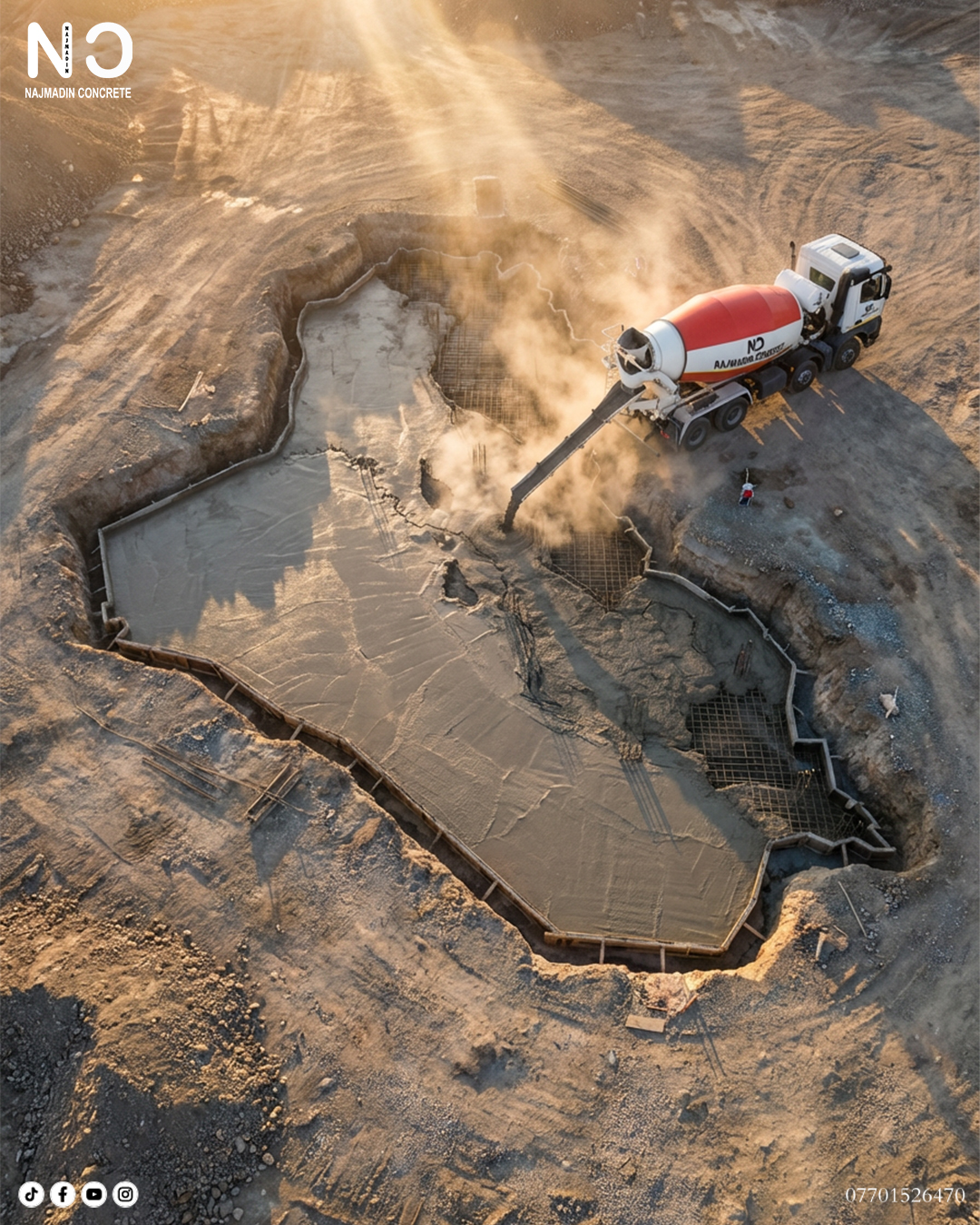The width and height of the screenshot is (980, 1225).
Task: Click the Facebook icon
Action: [63, 1194]
